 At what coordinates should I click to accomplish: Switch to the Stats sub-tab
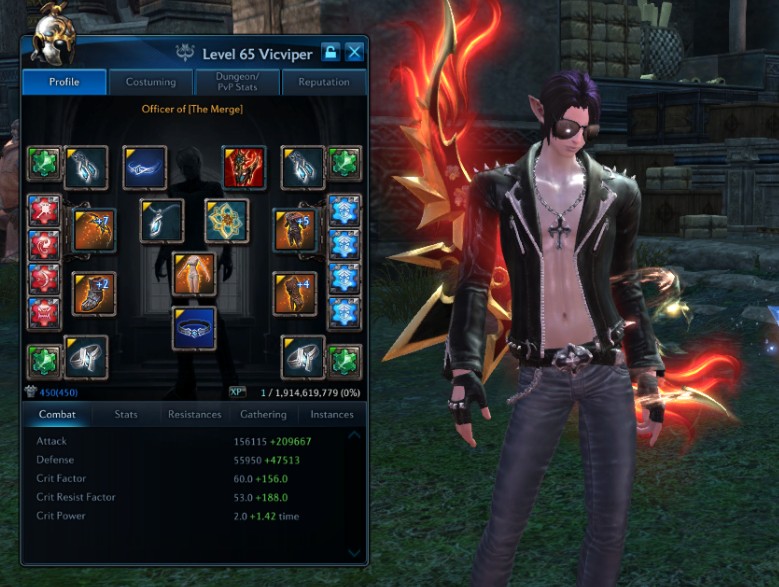click(x=126, y=414)
